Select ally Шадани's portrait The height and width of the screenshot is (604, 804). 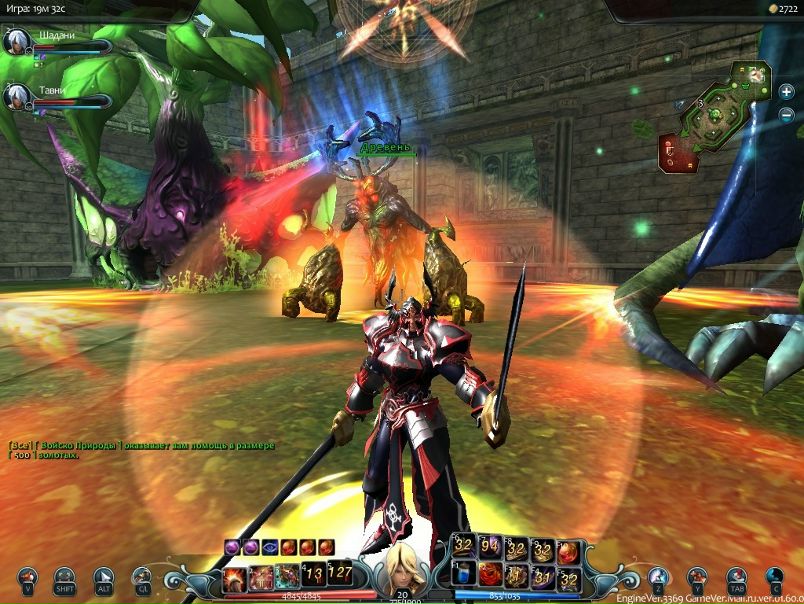(15, 42)
